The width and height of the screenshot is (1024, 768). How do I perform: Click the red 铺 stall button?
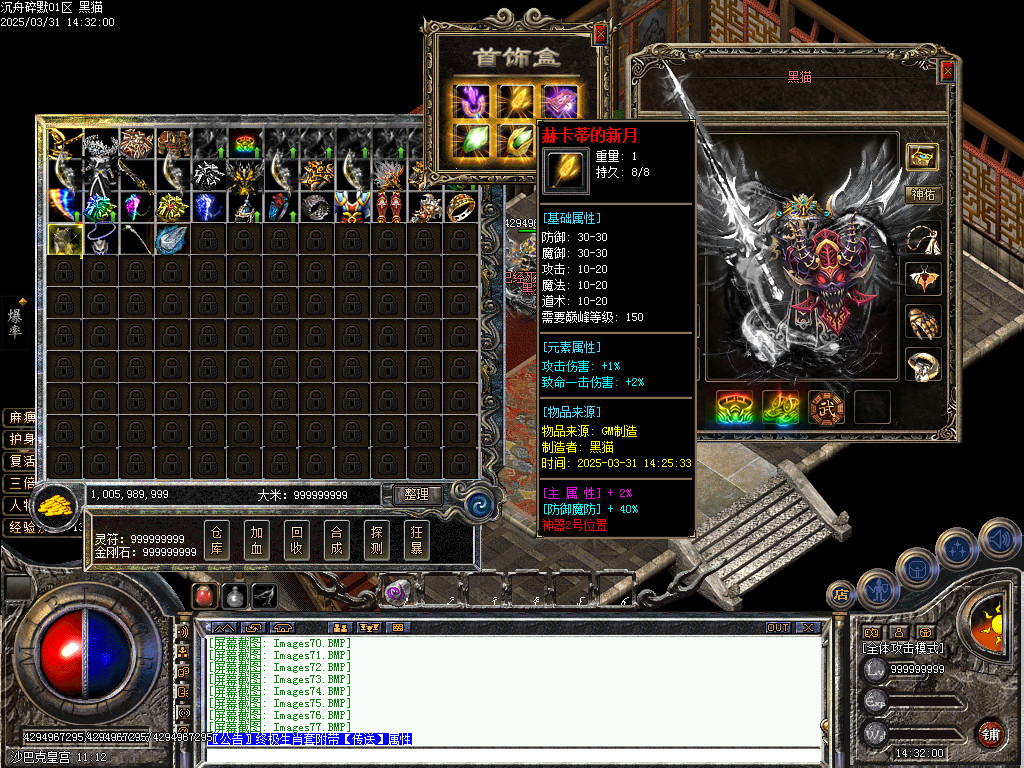(990, 734)
